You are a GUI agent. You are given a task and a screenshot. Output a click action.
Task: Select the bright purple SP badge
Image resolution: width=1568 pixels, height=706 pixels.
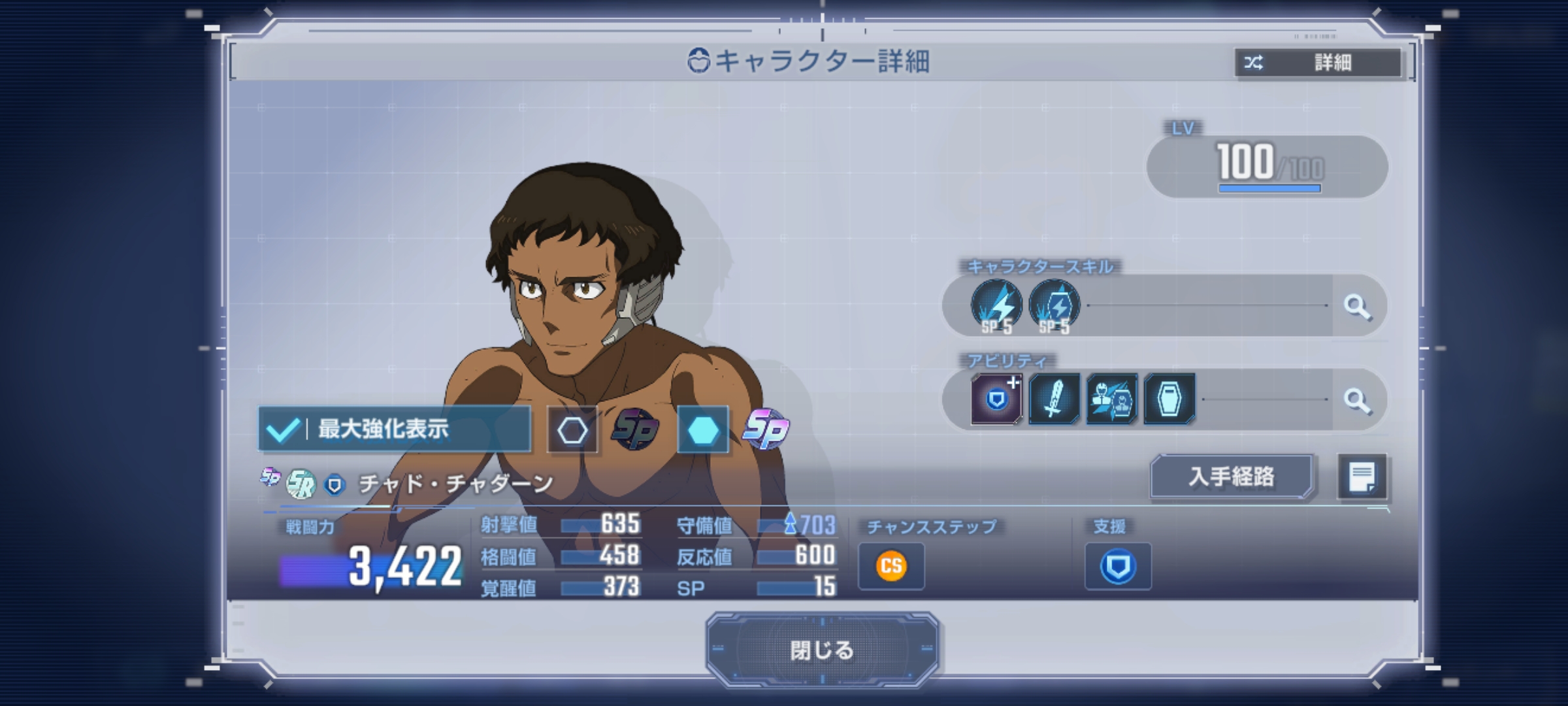coord(766,429)
